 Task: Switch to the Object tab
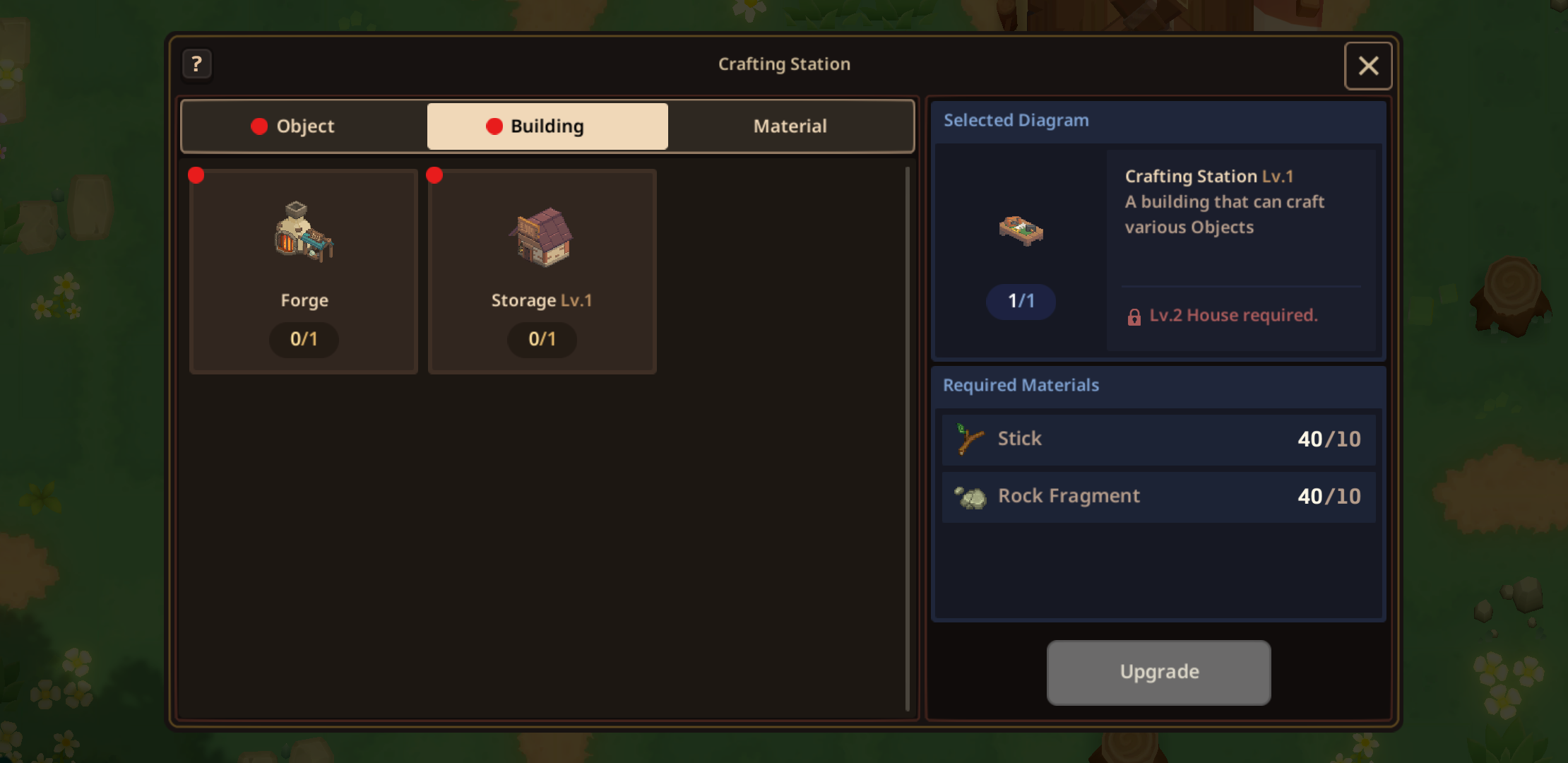(304, 126)
